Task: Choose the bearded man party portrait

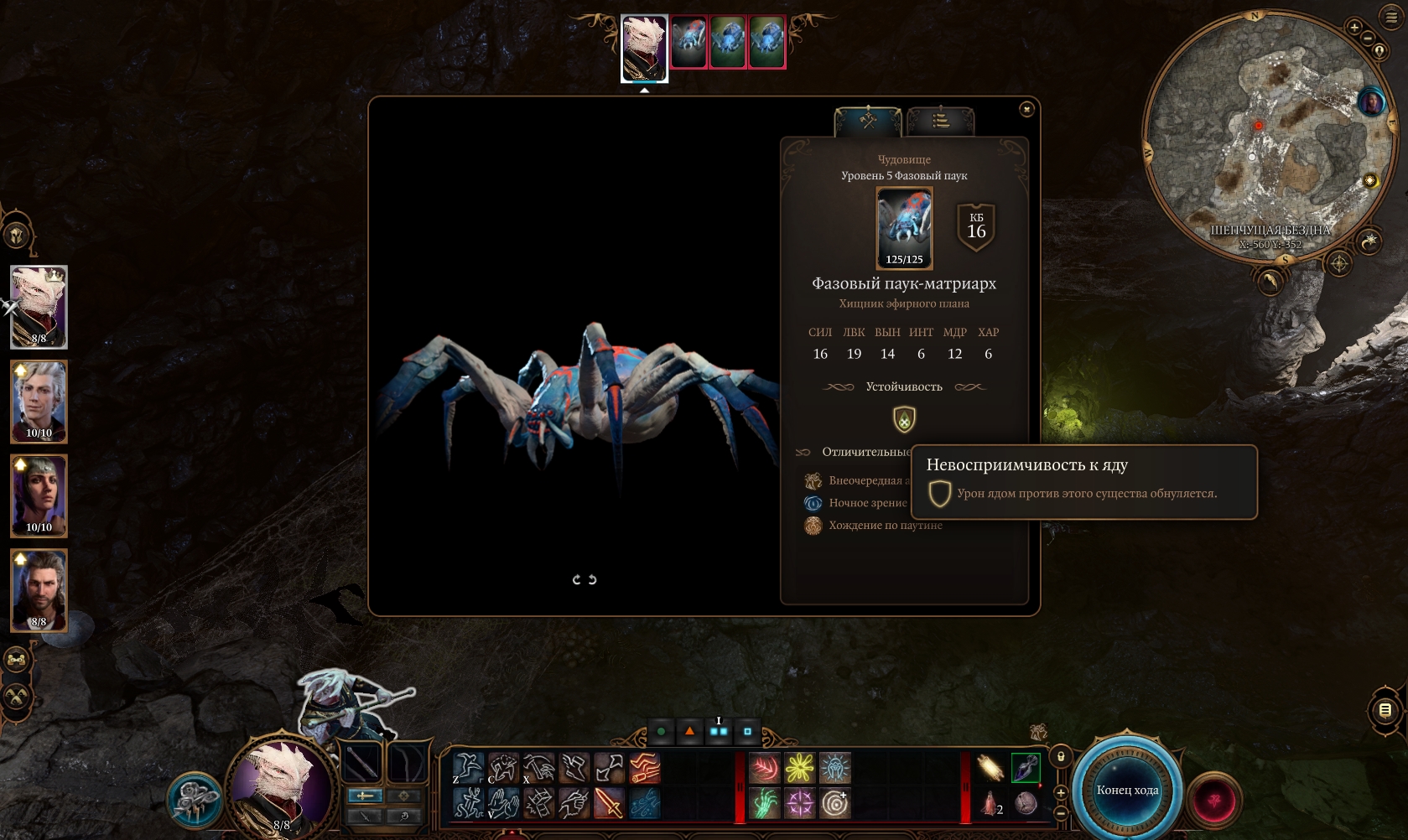Action: point(39,589)
